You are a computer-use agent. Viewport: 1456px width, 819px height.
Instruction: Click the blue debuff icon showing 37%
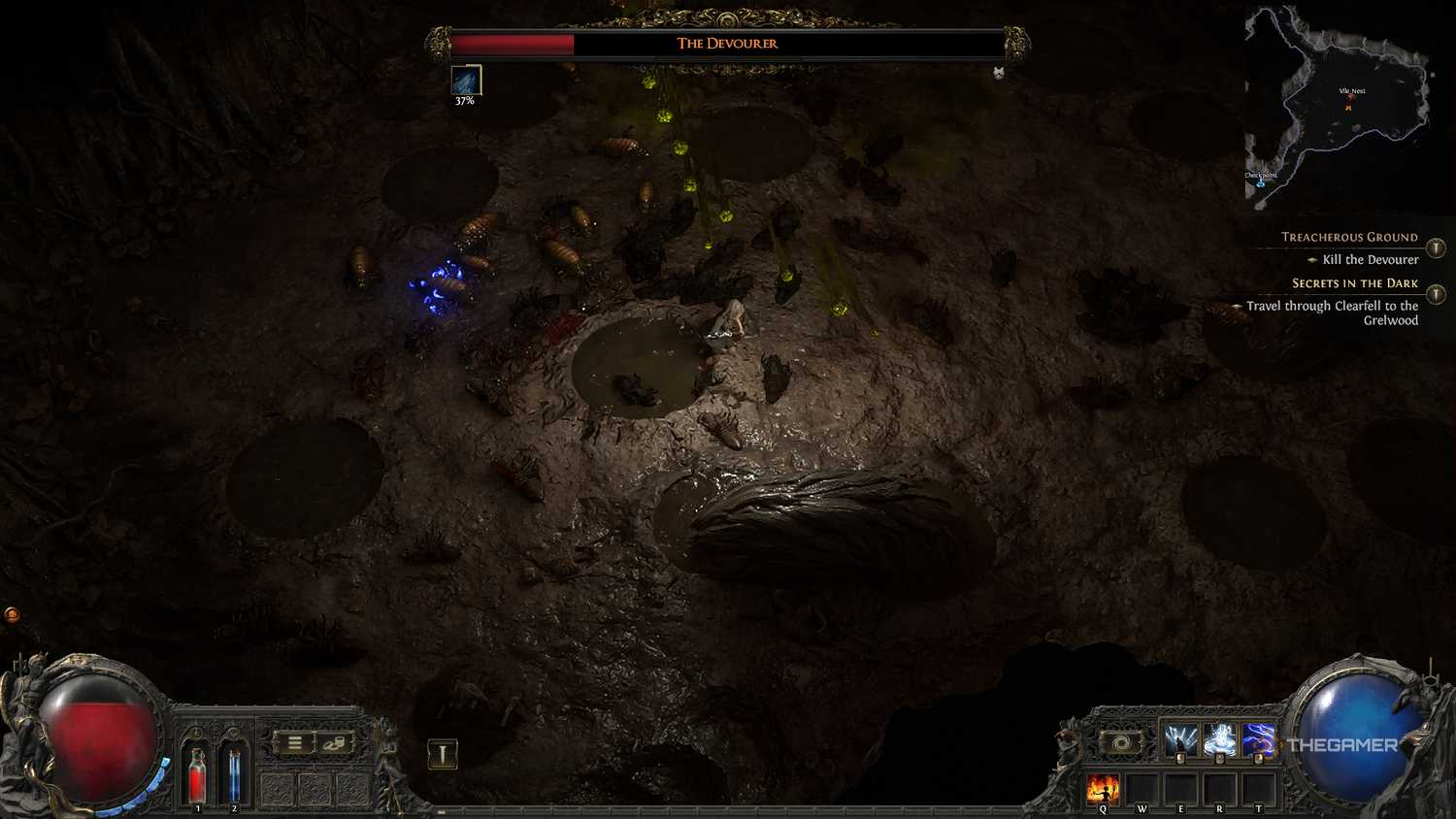click(466, 81)
